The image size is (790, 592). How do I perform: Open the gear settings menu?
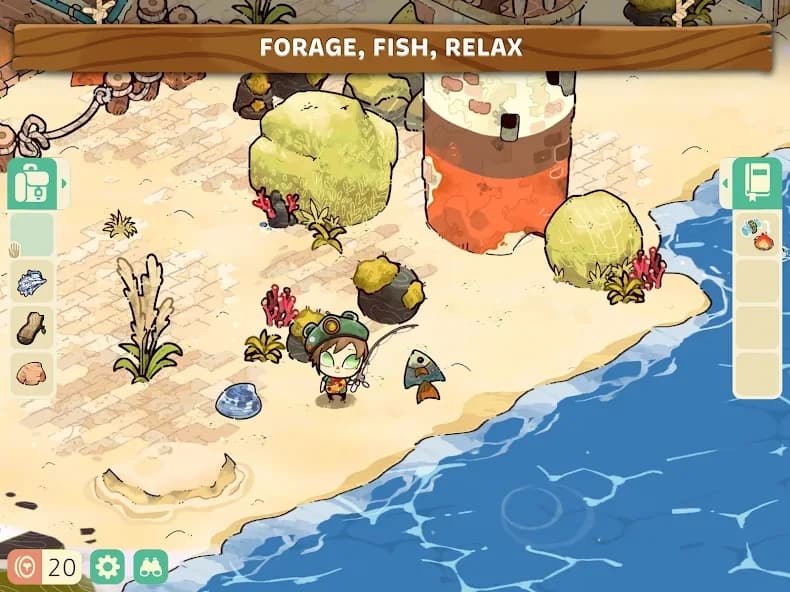[x=107, y=567]
